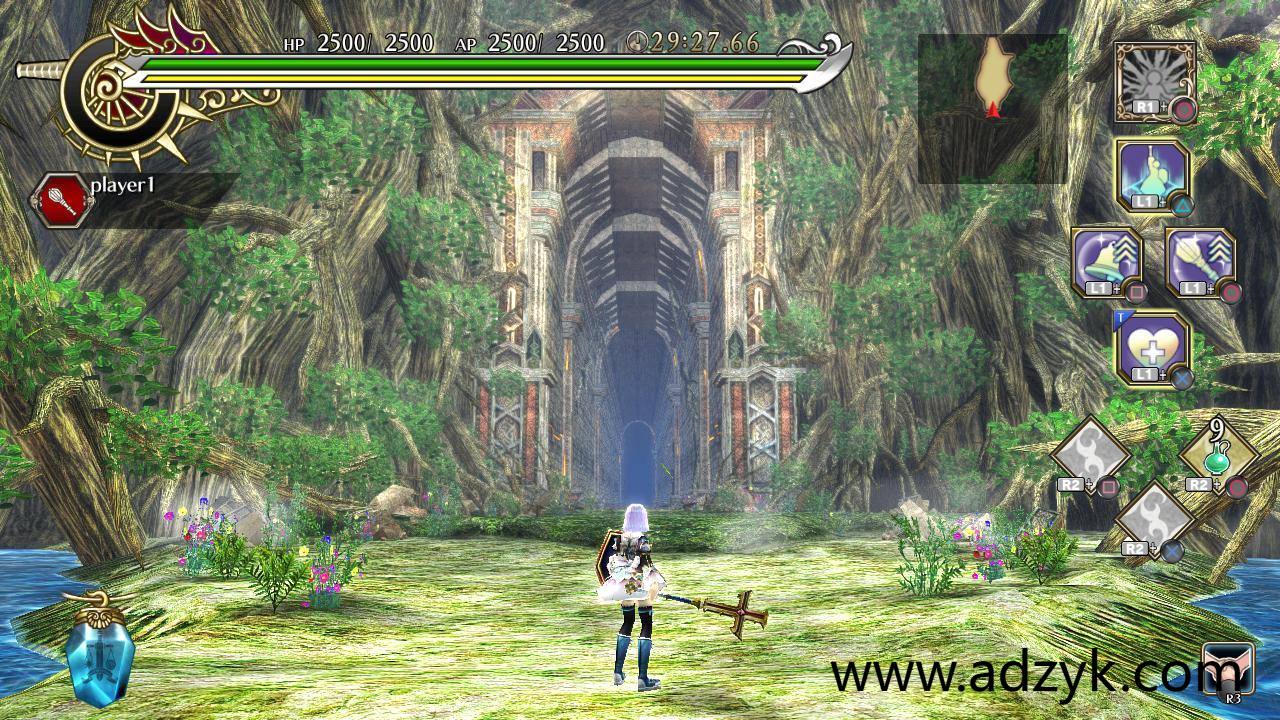1280x720 pixels.
Task: Click the green HP gauge bar
Action: tap(450, 62)
